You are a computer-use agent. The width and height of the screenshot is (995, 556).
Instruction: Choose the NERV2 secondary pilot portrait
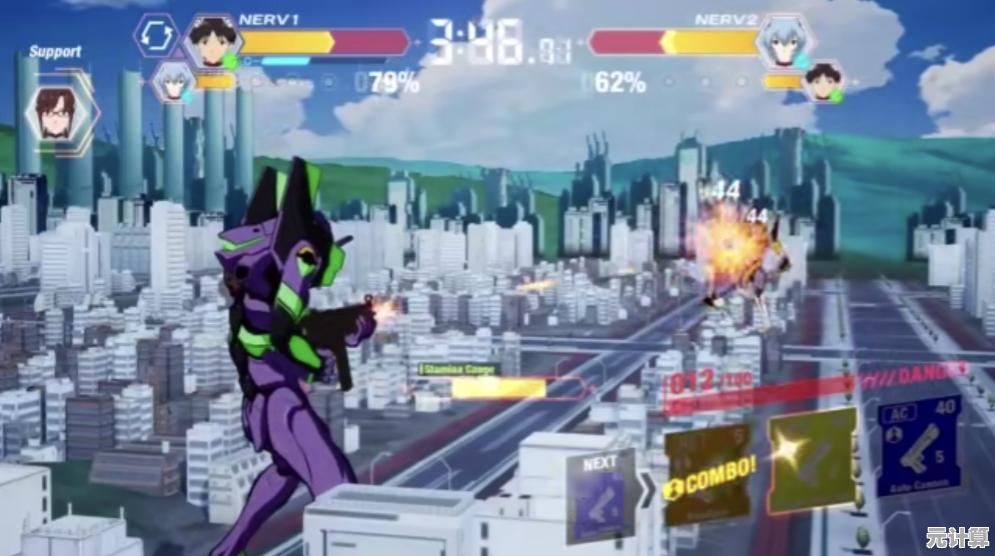tap(823, 82)
